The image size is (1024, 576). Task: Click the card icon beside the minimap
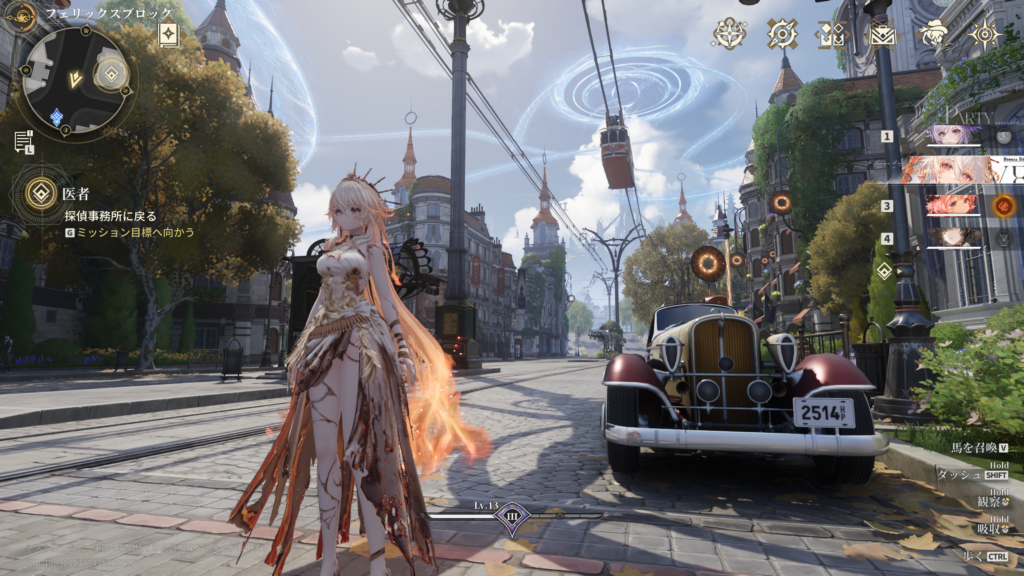[169, 35]
